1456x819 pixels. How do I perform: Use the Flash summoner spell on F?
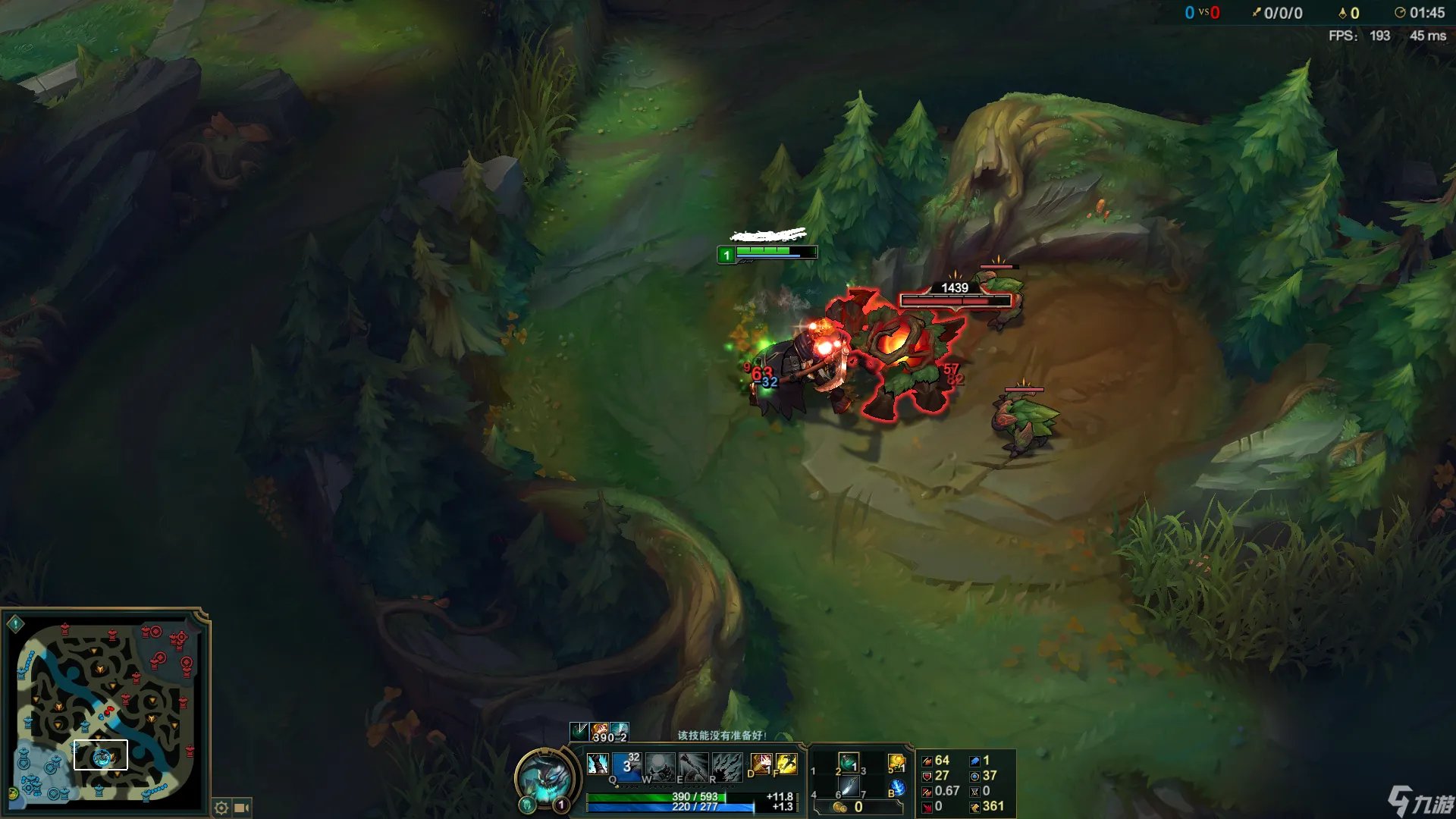786,764
